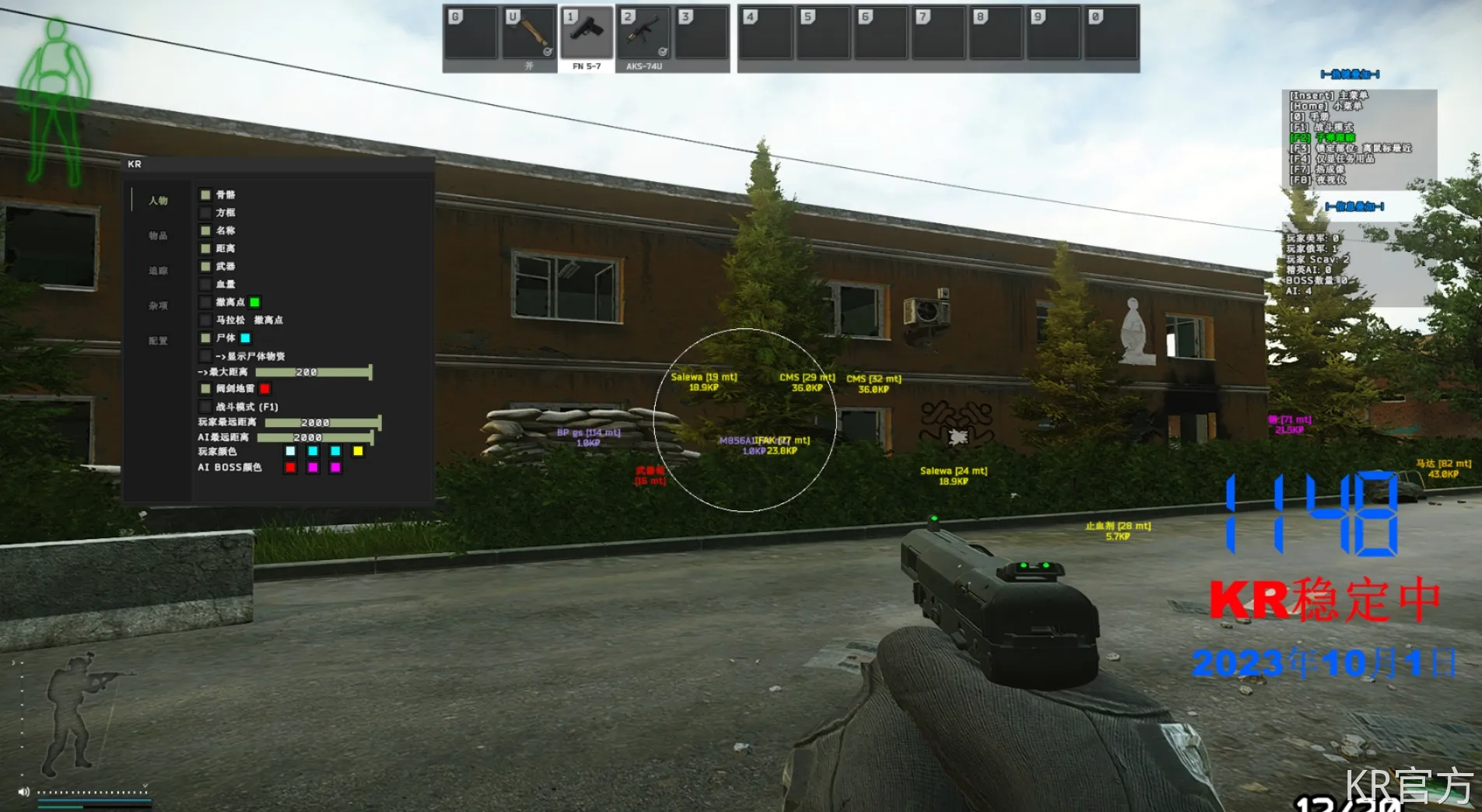Enable the 血量 checkbox

coord(205,284)
